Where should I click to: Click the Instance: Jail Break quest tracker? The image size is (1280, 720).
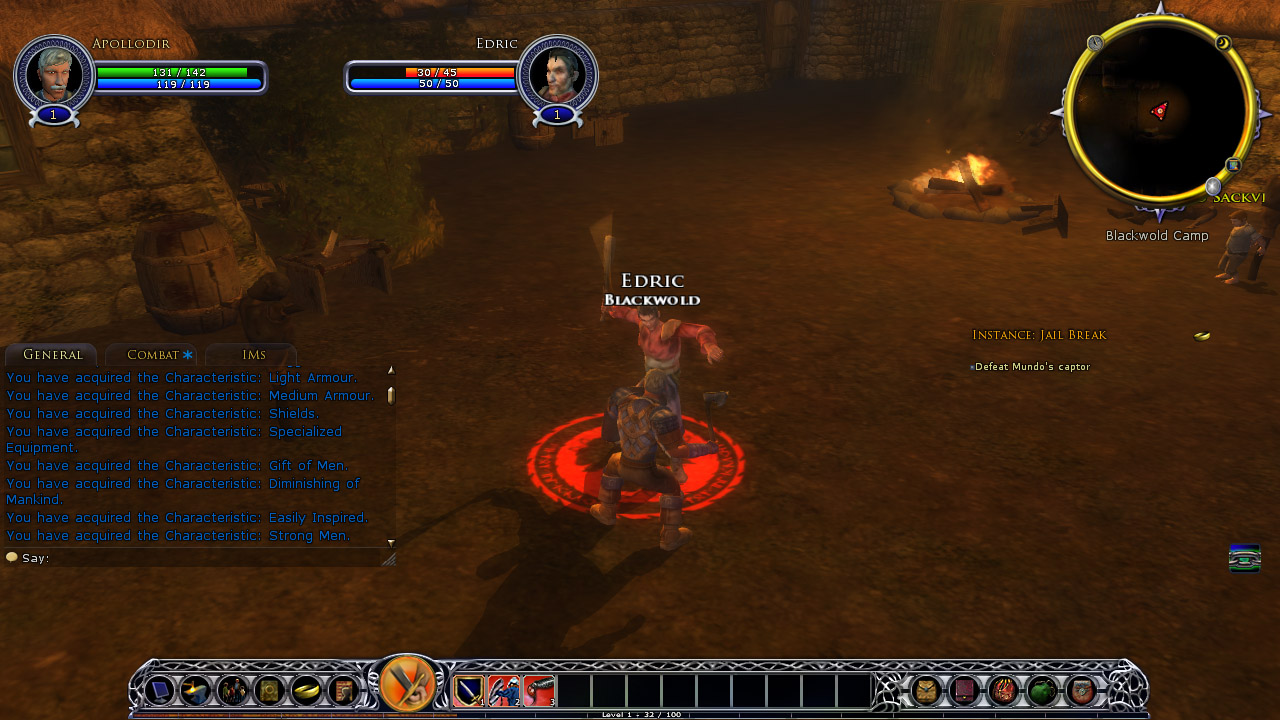click(x=1039, y=335)
